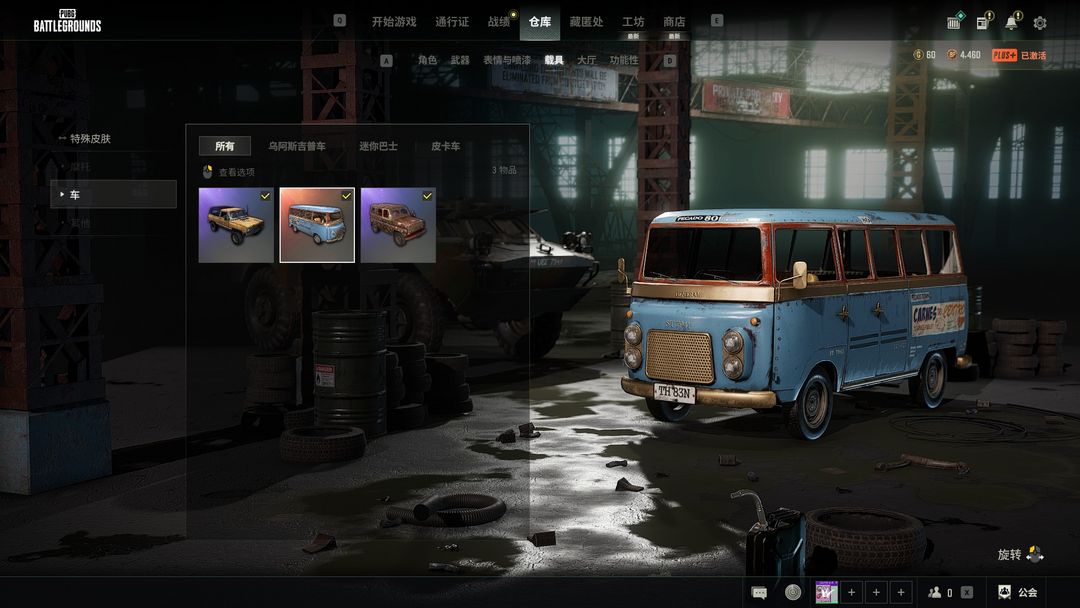The height and width of the screenshot is (608, 1080).
Task: Switch to the 藏匿处 hideout page
Action: [586, 22]
